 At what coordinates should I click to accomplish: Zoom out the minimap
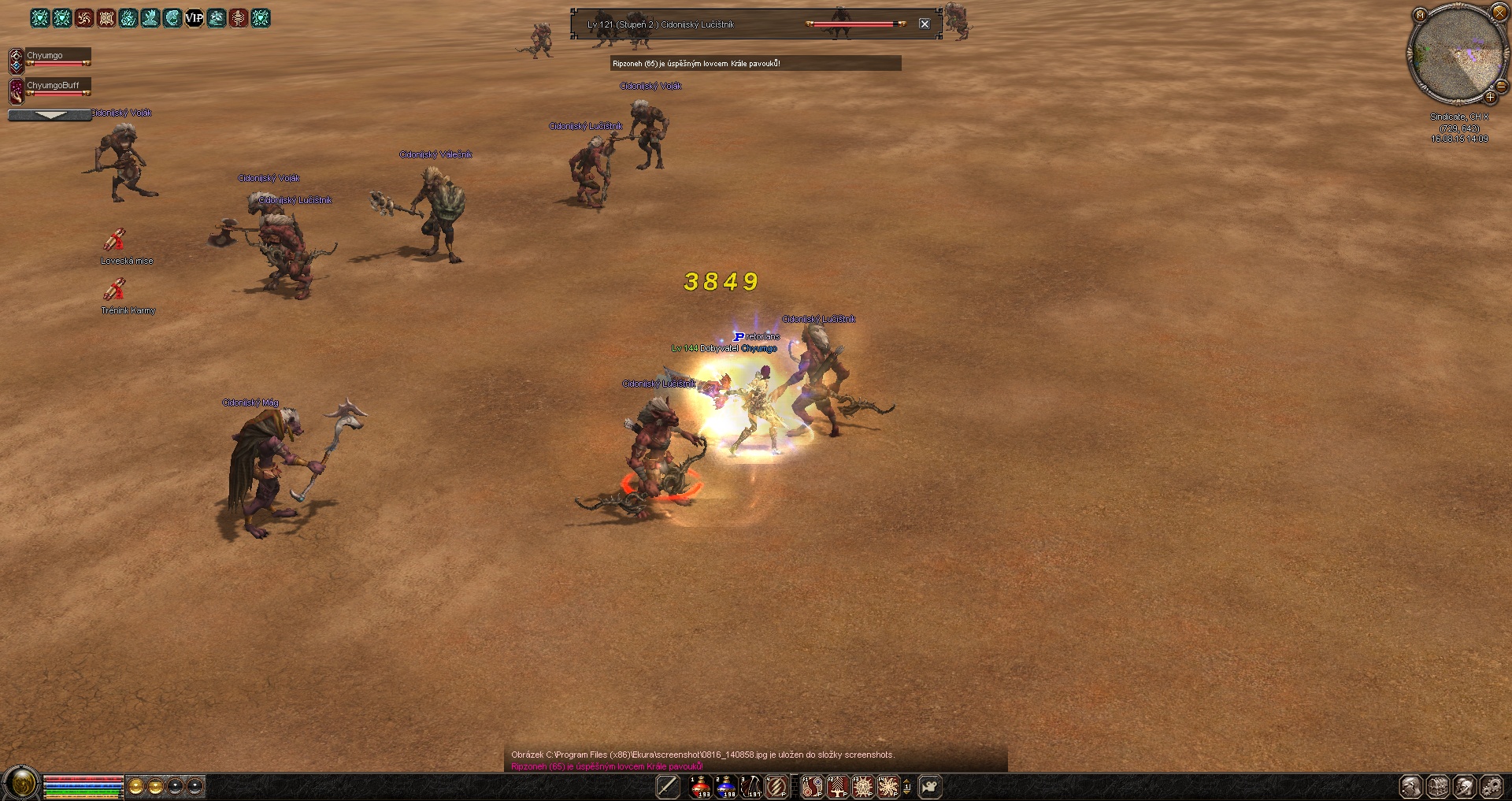pyautogui.click(x=1501, y=85)
